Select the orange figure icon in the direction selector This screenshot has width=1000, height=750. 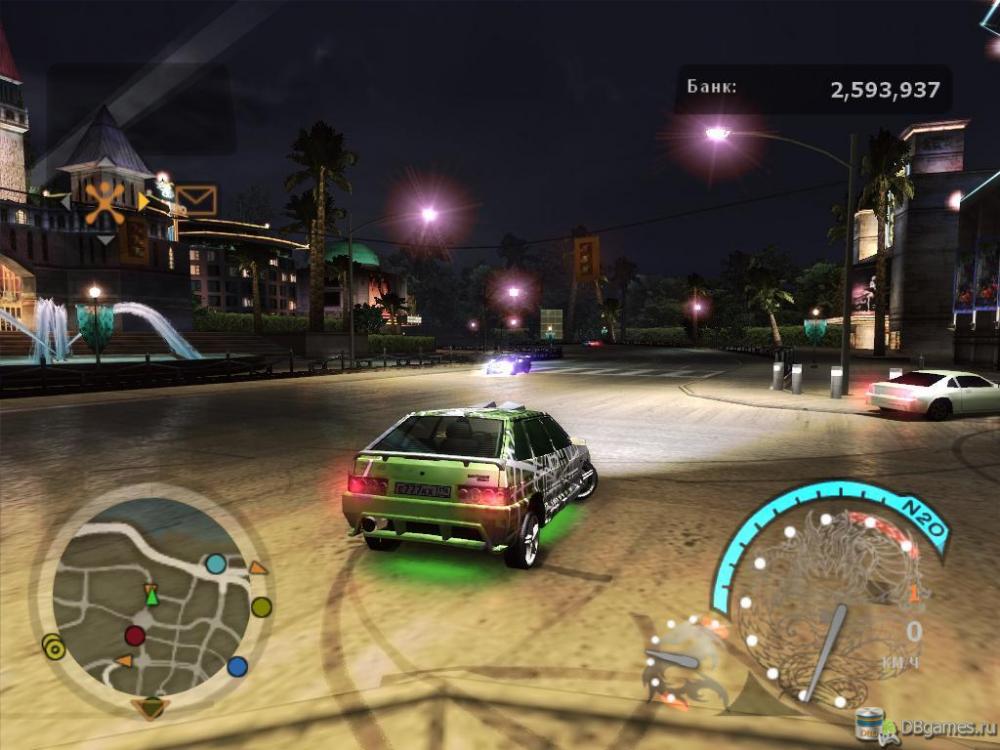[x=104, y=203]
